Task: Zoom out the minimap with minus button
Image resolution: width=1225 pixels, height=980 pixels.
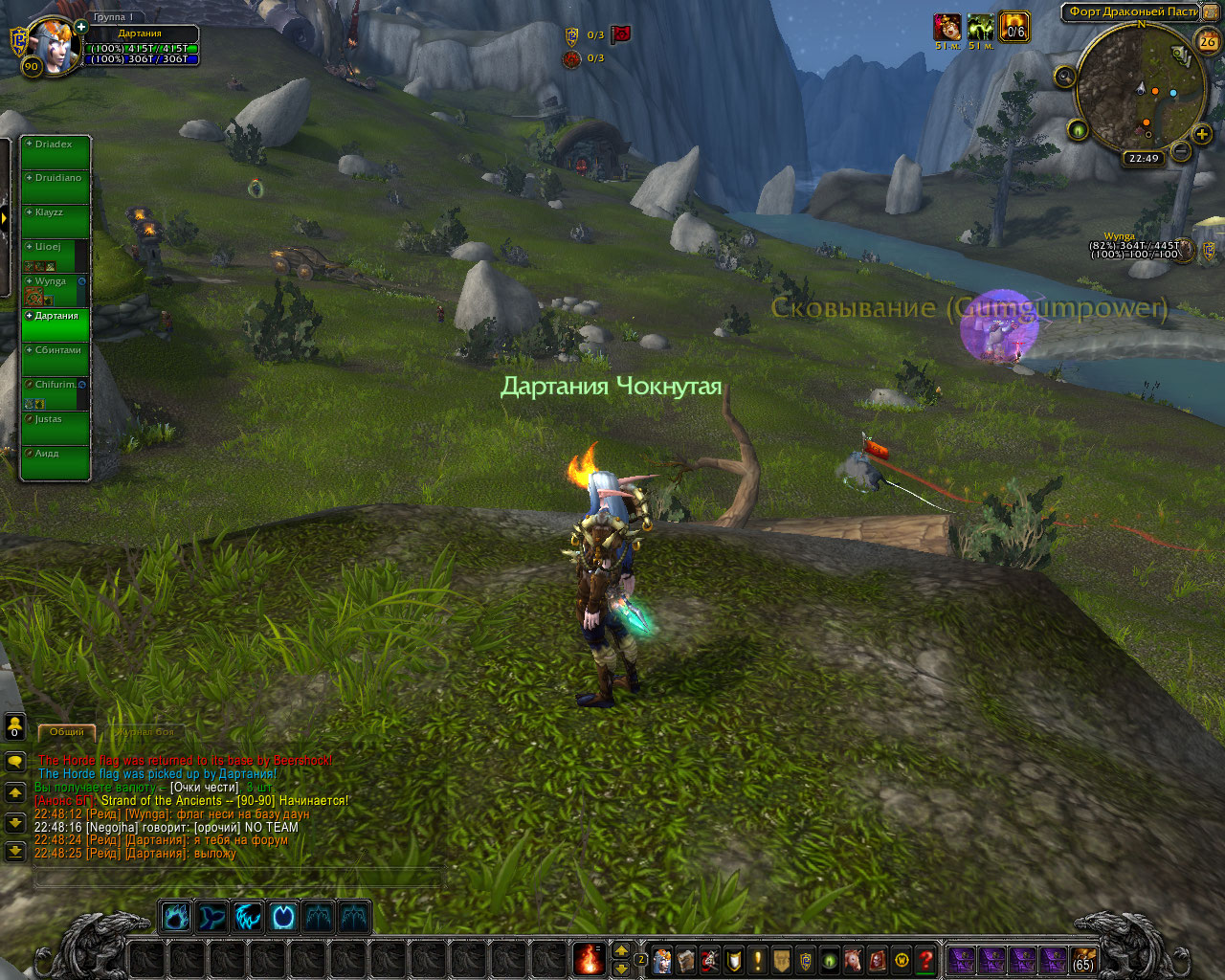Action: point(1181,151)
